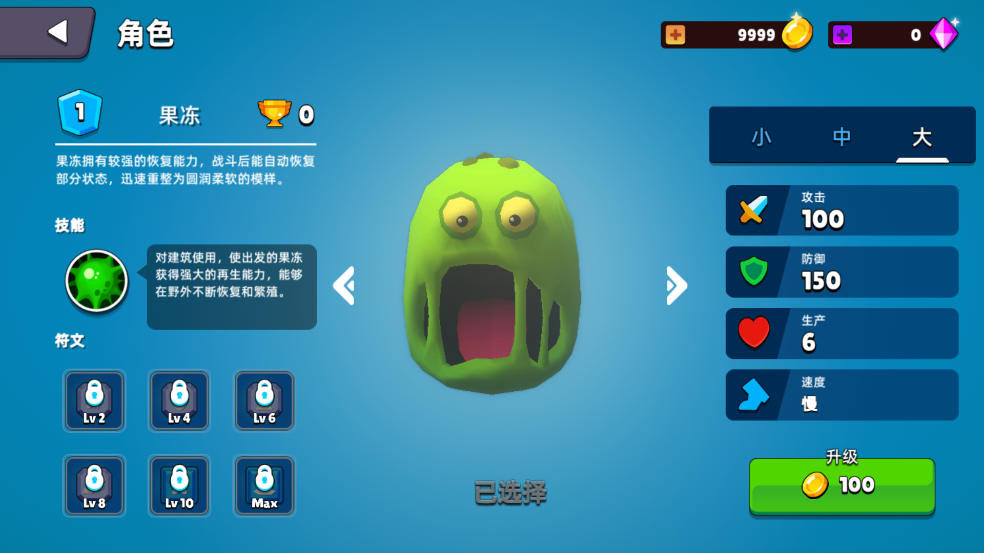
Task: Open the locked Lv 8 rune slot
Action: click(x=94, y=486)
